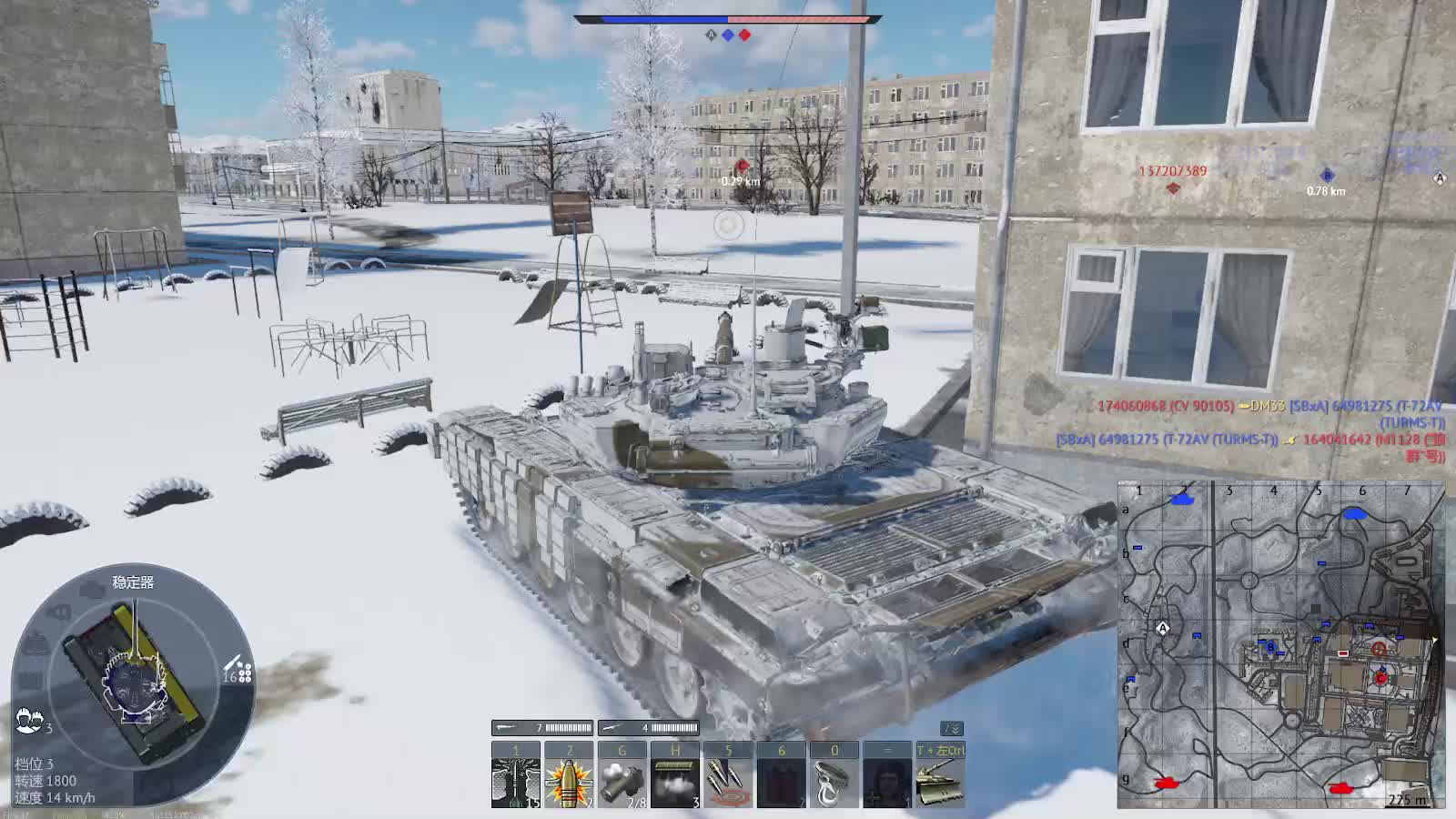1456x819 pixels.
Task: Use the tow hook and cable
Action: coord(834,781)
